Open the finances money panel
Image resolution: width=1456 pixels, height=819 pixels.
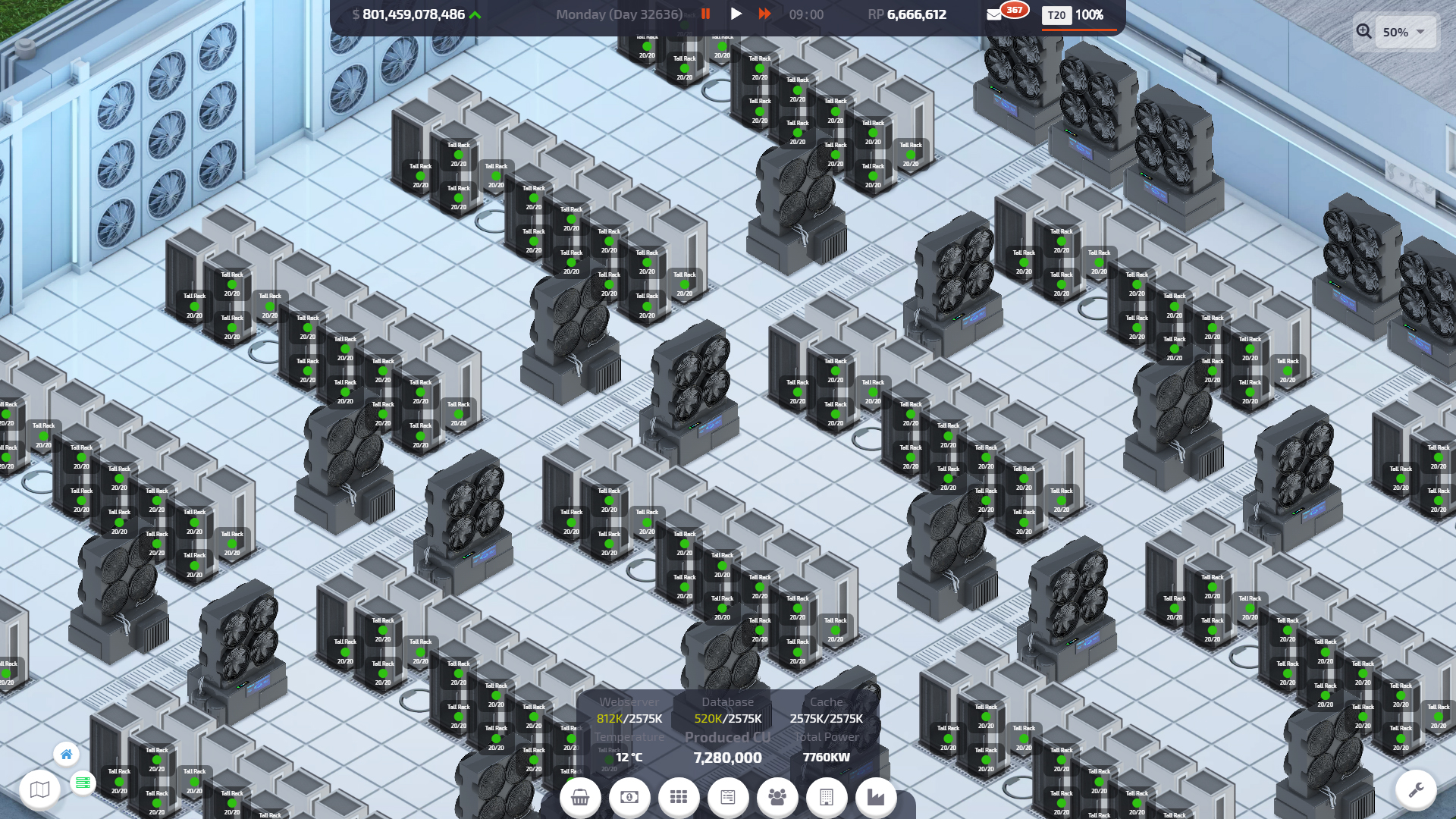pyautogui.click(x=629, y=797)
